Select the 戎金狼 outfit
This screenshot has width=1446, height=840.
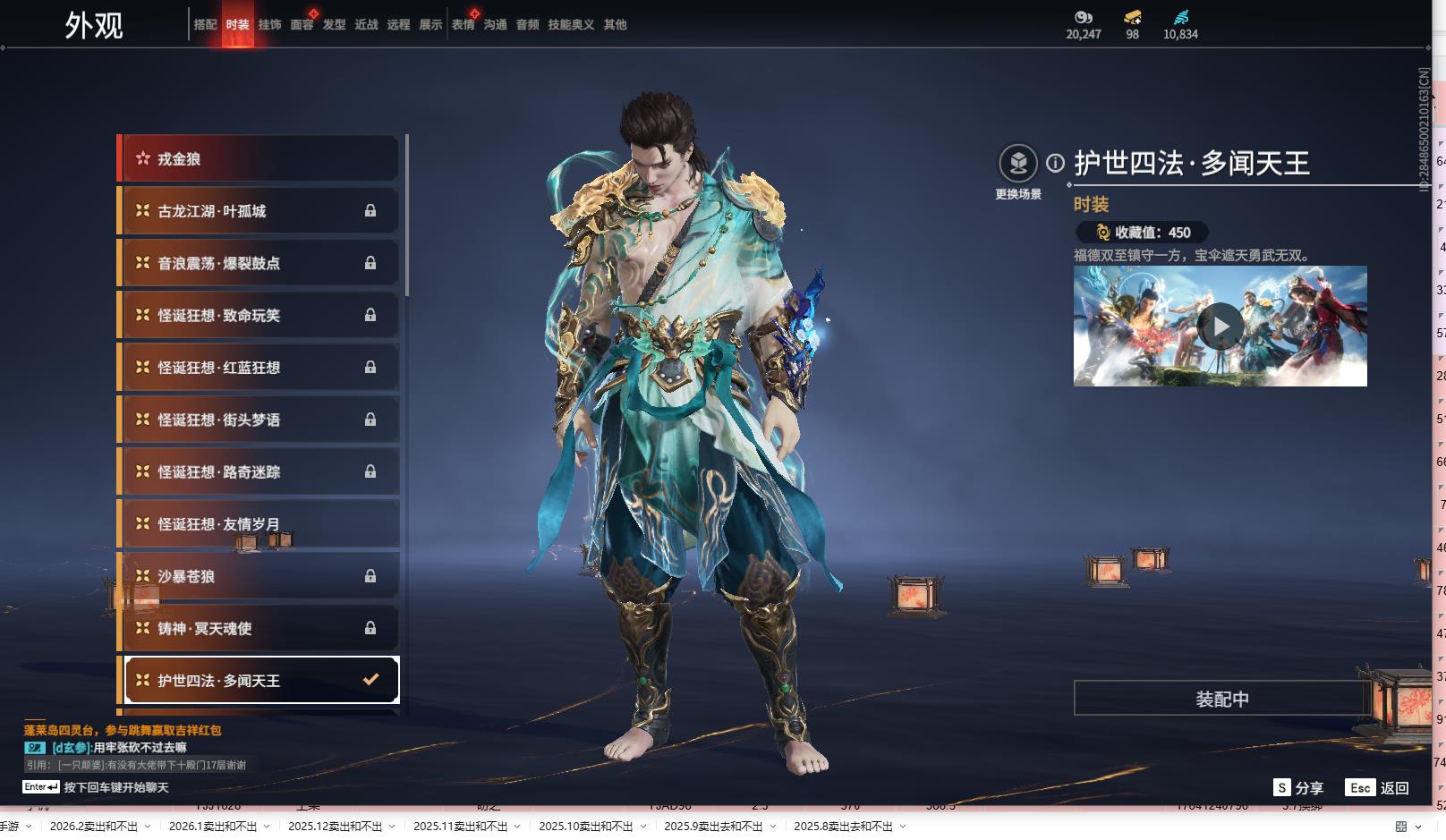click(259, 159)
